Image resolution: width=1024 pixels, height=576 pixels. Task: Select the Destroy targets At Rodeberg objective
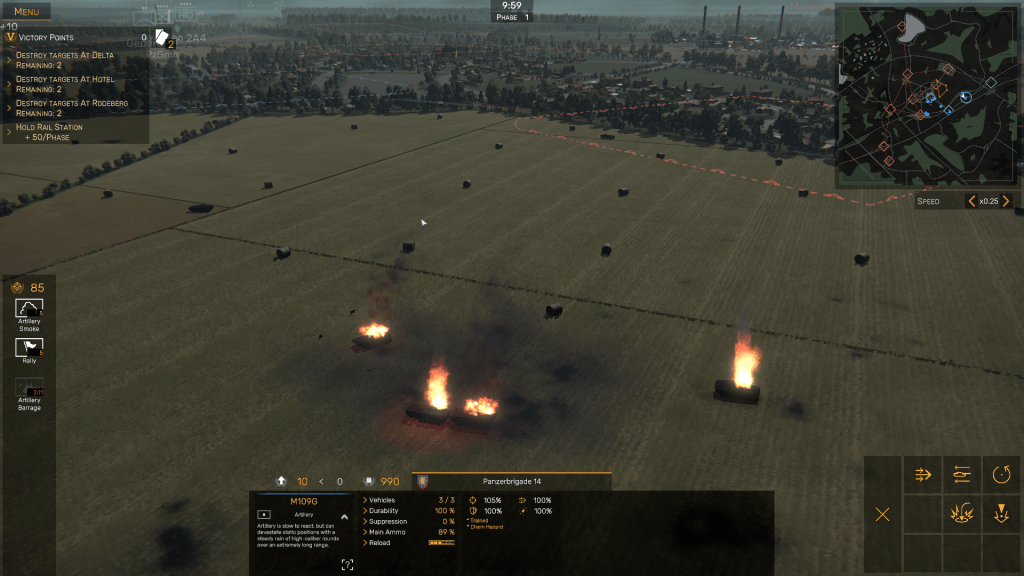coord(70,108)
